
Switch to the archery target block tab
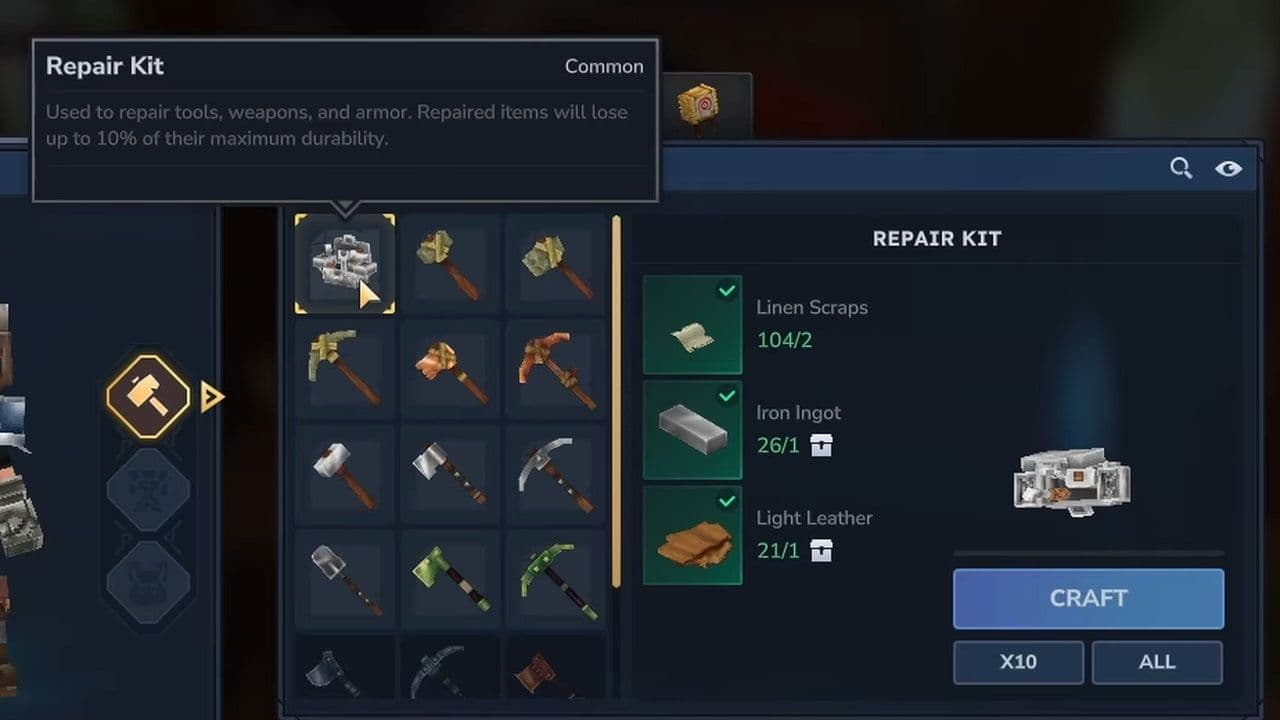point(698,105)
